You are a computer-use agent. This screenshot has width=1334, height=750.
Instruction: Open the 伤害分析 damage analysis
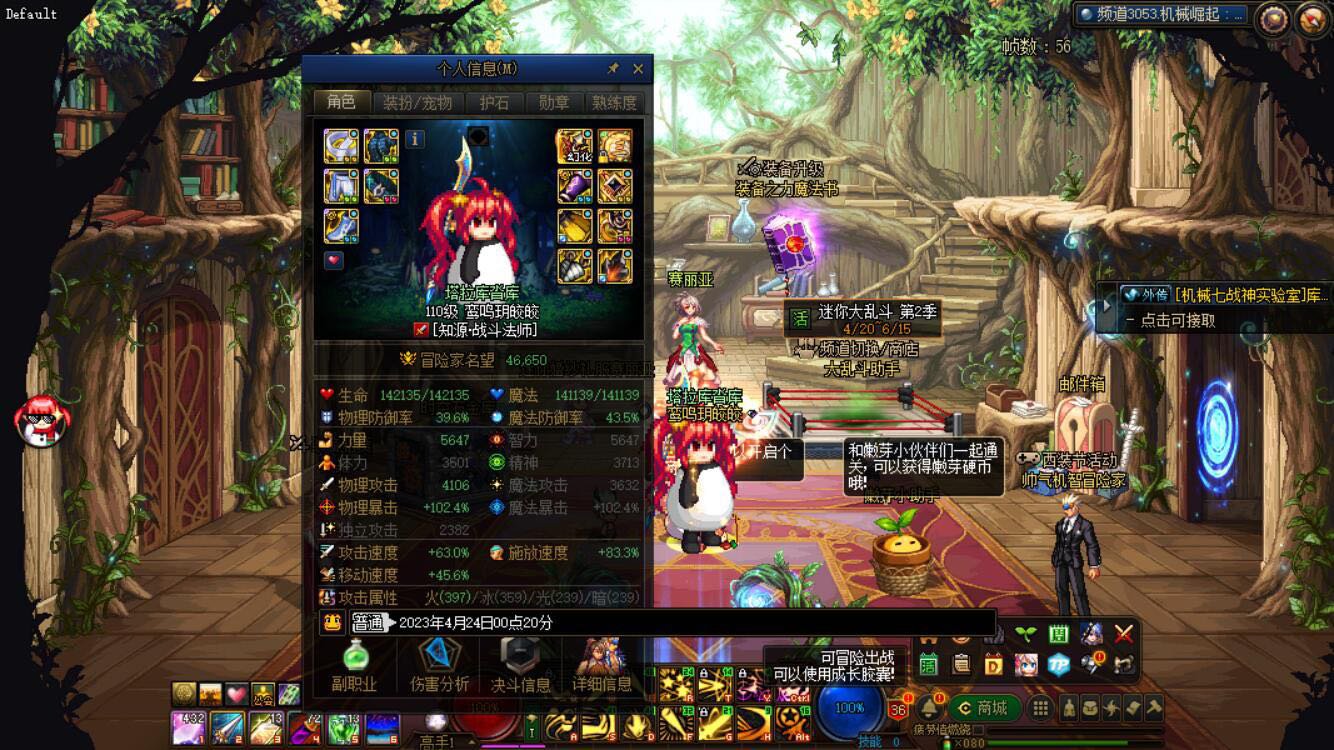(x=439, y=664)
